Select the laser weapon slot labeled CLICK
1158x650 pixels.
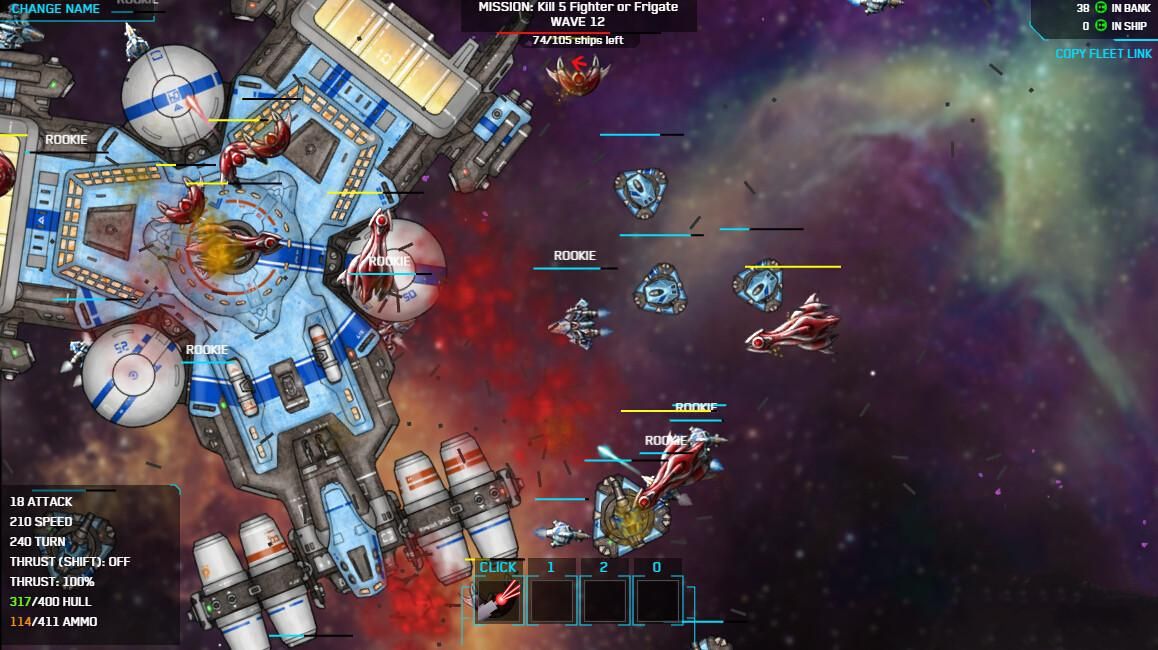(x=497, y=599)
